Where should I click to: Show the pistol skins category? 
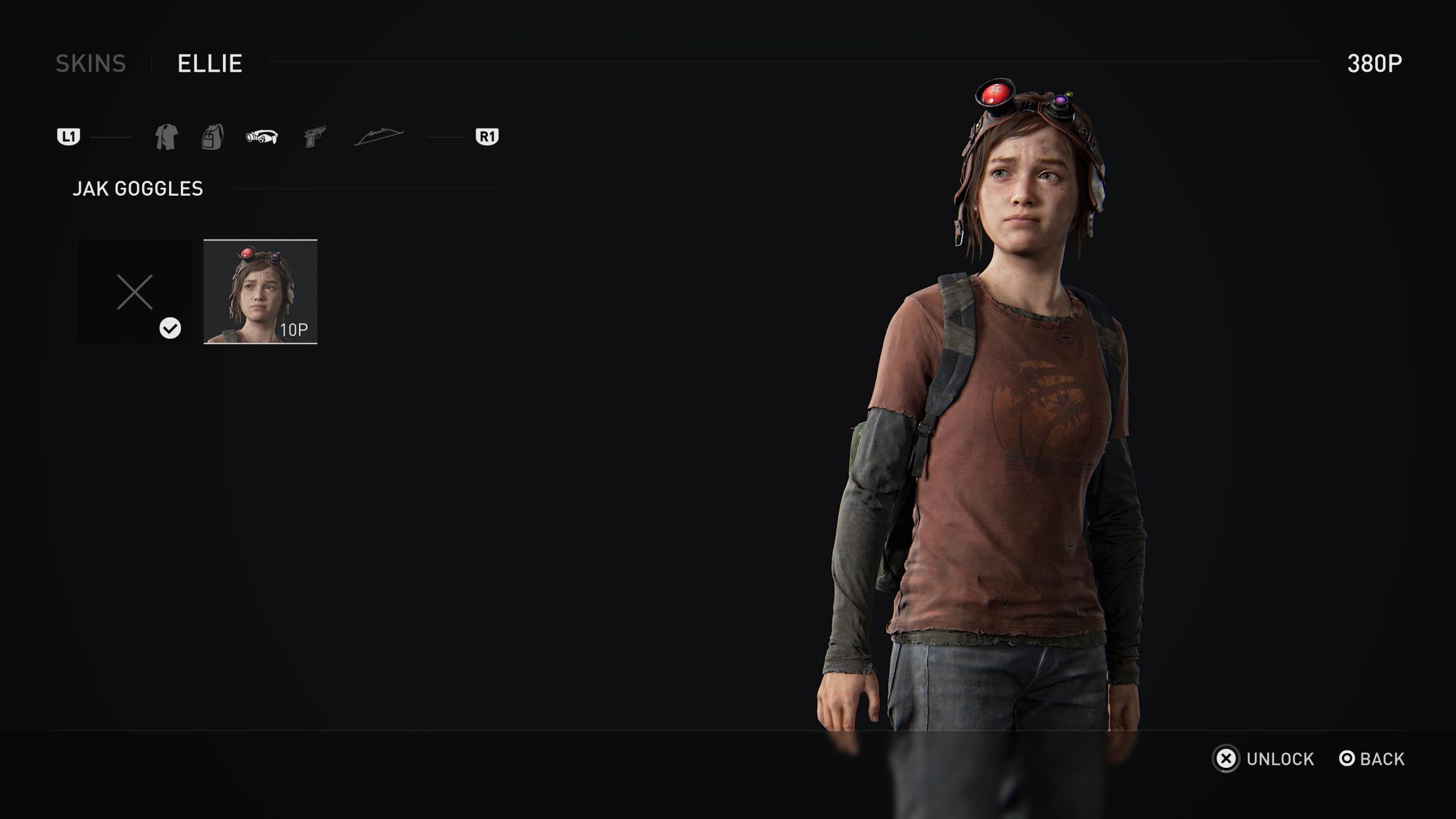pyautogui.click(x=315, y=137)
